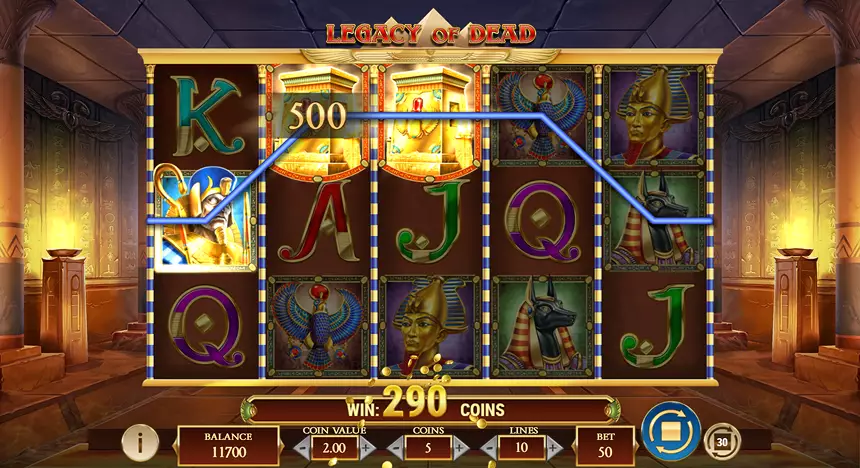Lower the number of lines
The height and width of the screenshot is (468, 860).
click(488, 447)
